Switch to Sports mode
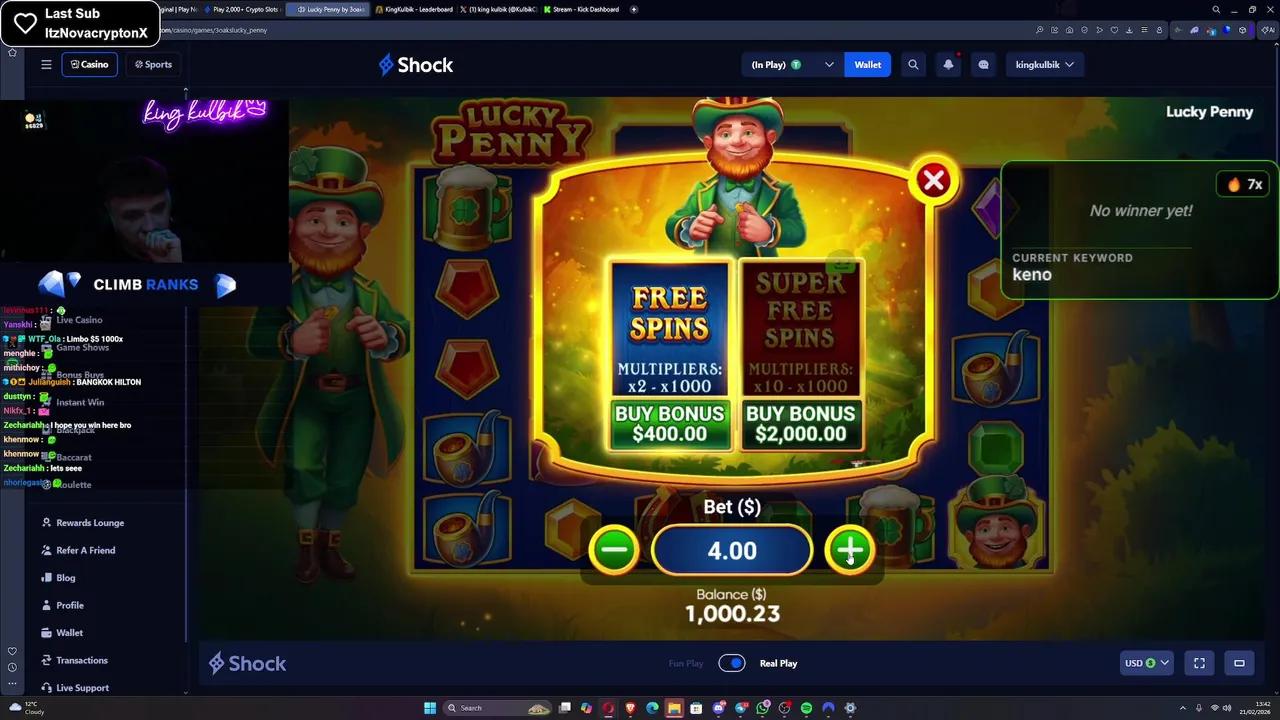 pyautogui.click(x=152, y=64)
